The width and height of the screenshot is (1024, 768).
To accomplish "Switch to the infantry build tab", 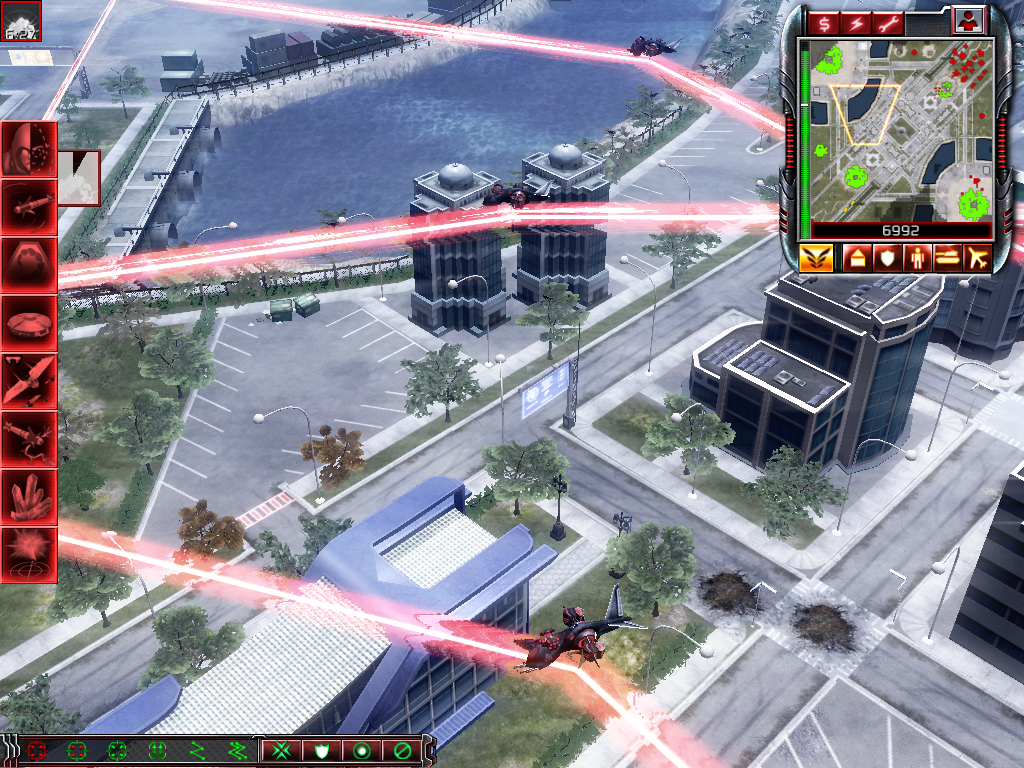I will [x=917, y=258].
